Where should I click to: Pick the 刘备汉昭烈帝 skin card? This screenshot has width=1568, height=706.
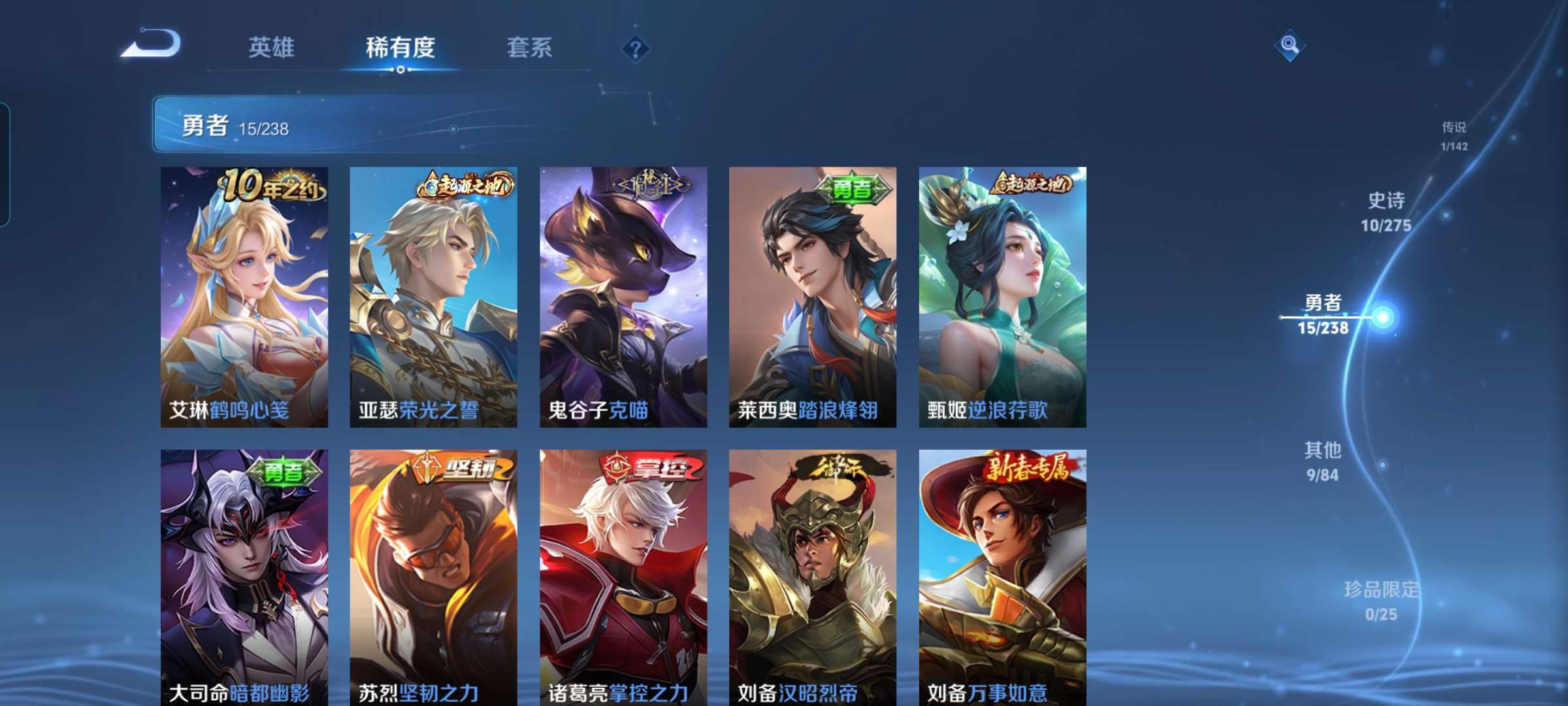pyautogui.click(x=813, y=577)
